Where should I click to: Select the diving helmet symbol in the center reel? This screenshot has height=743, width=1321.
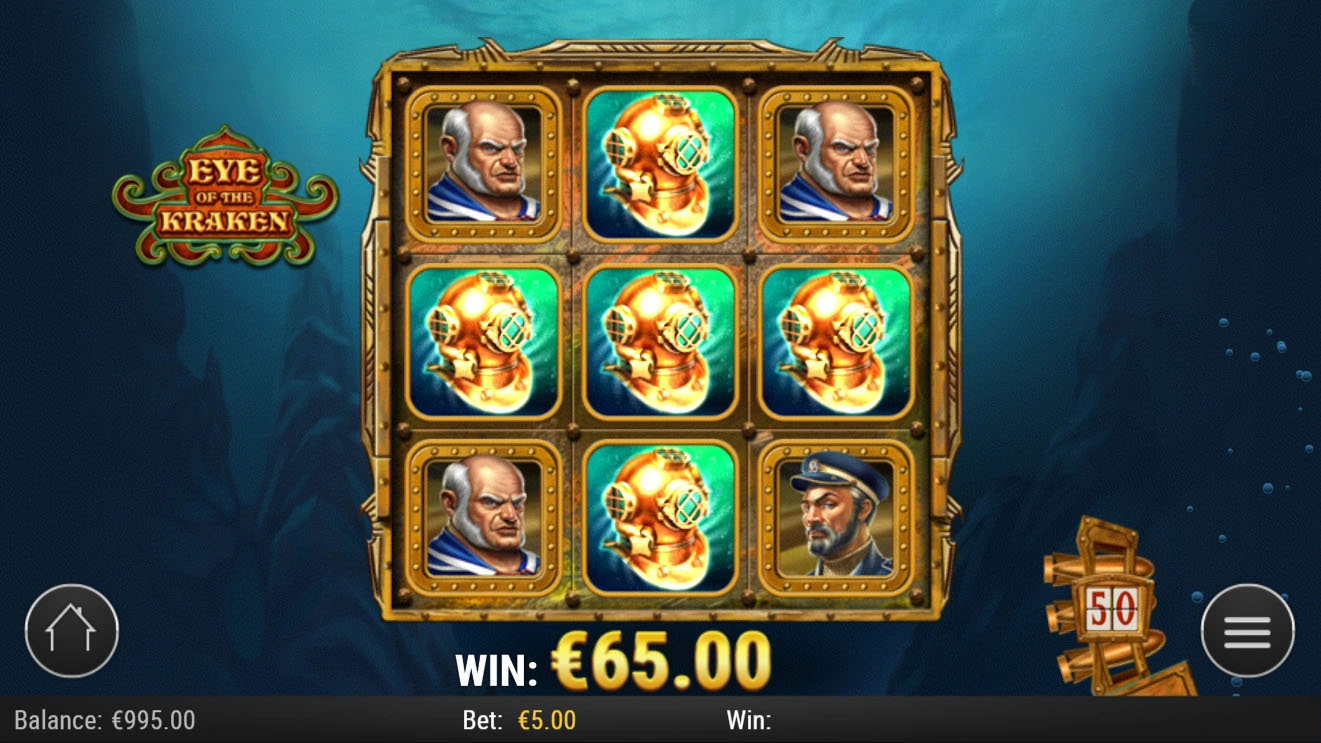coord(660,340)
